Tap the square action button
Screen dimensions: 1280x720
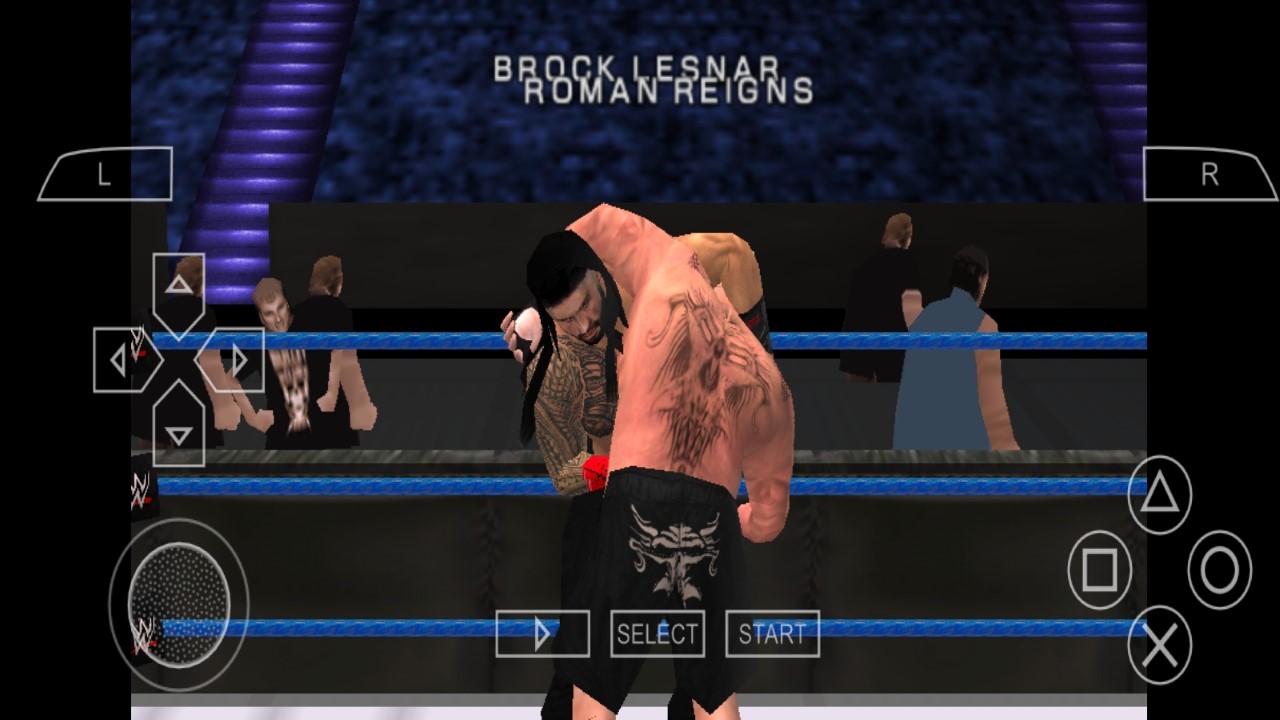click(1100, 570)
